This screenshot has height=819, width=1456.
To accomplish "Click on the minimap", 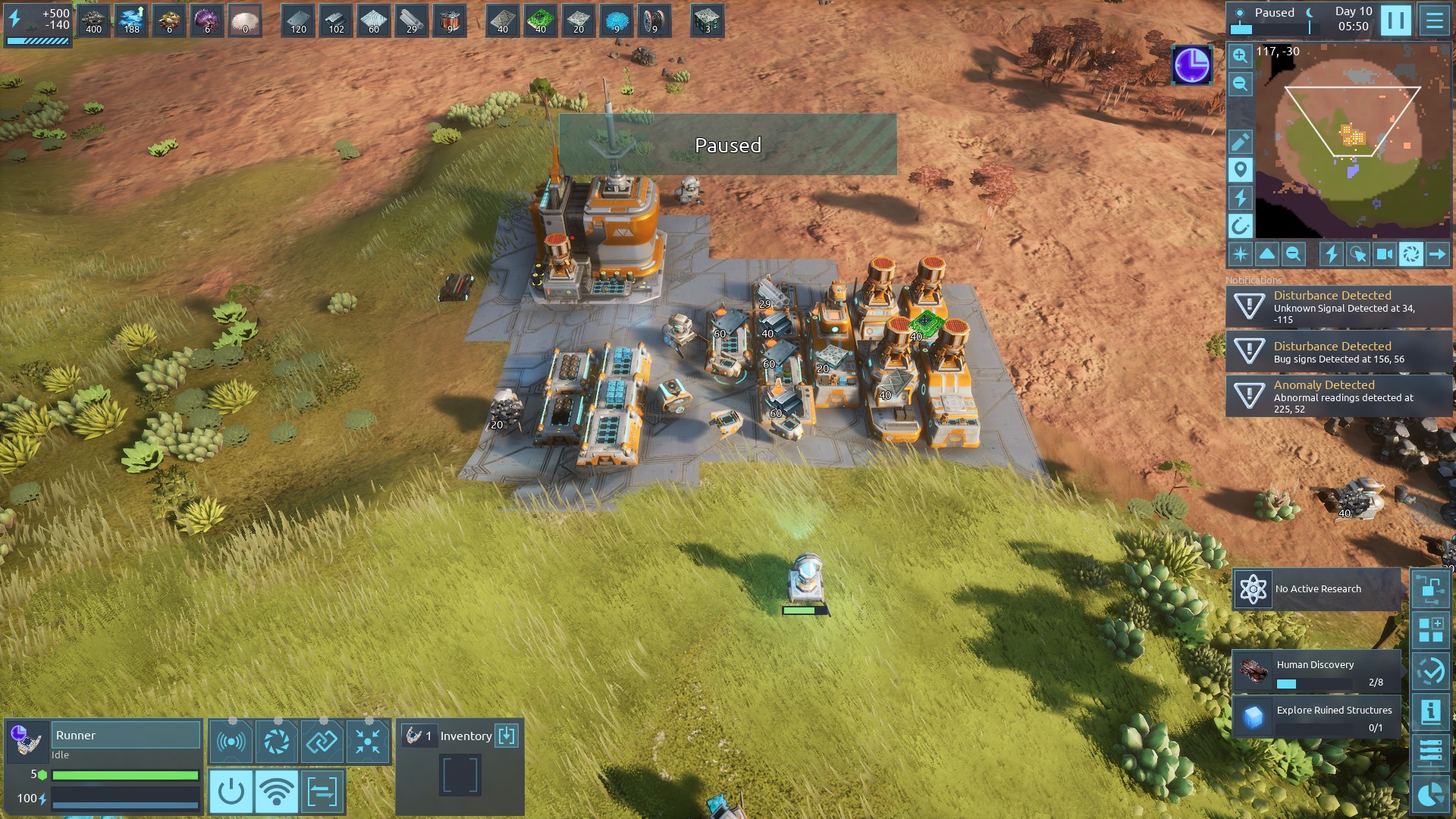I will (1353, 140).
